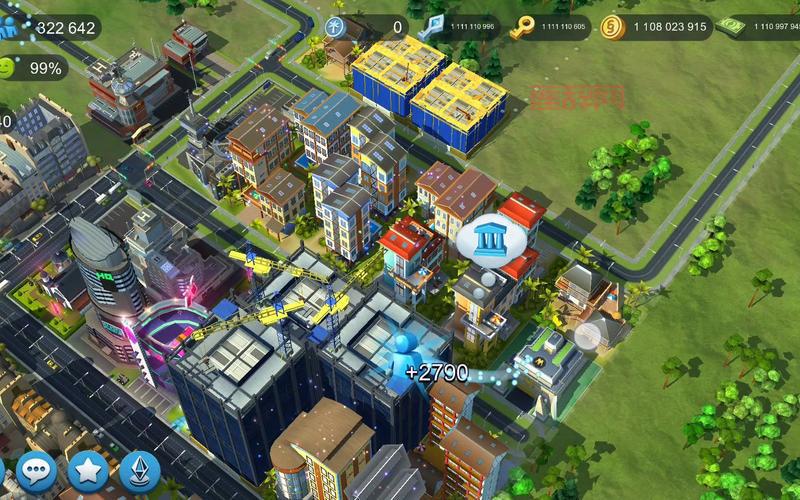Select the golden key counter
The width and height of the screenshot is (800, 500).
click(x=550, y=27)
